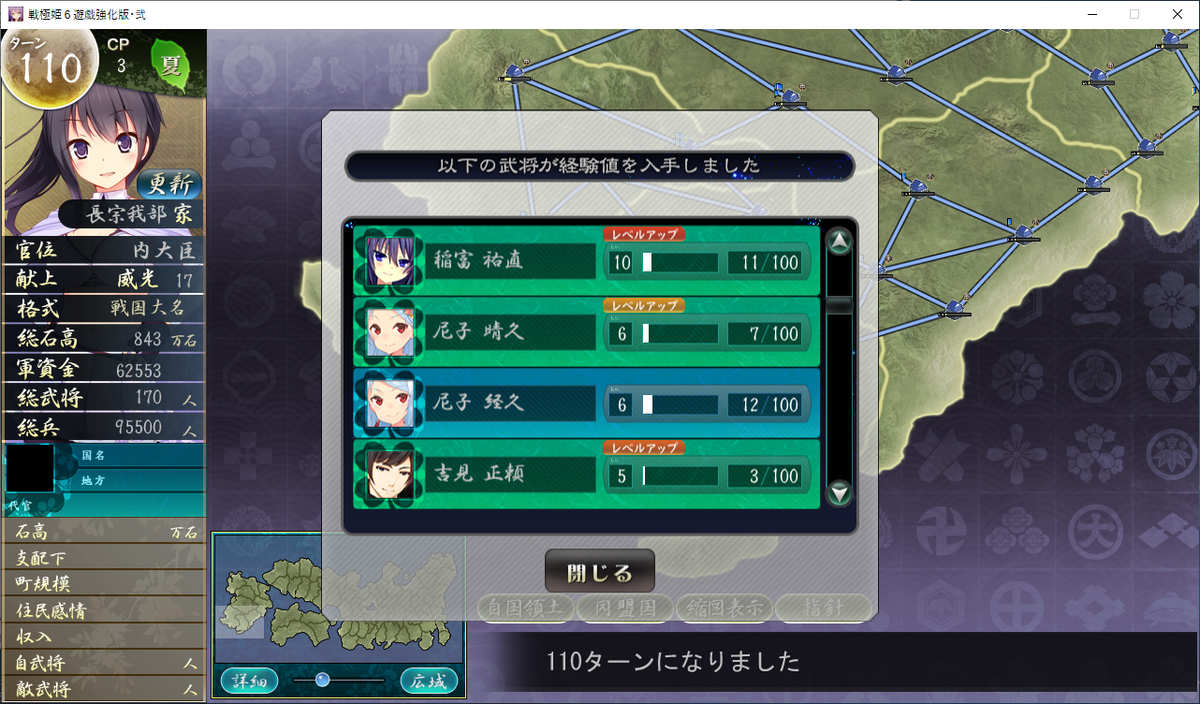
Task: Close the experience gained dialog with 閉じる
Action: (599, 573)
